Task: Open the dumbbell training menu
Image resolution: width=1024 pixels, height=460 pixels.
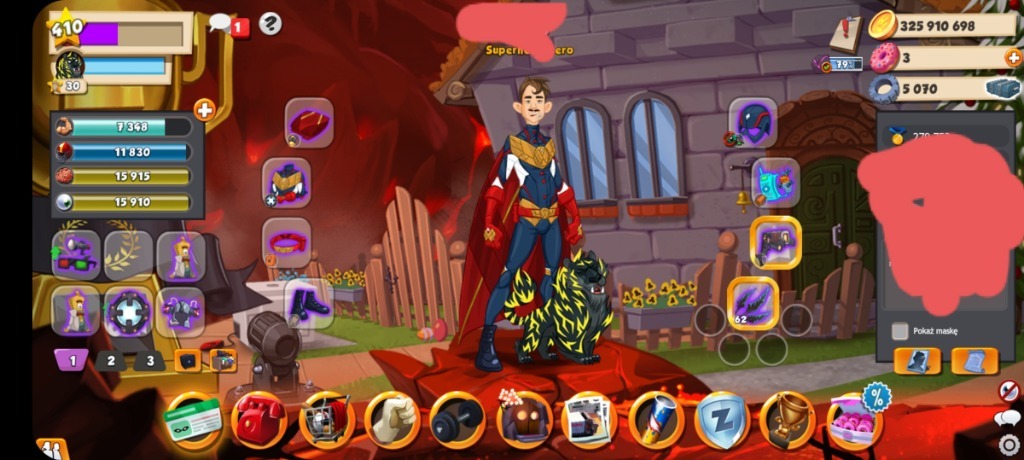Action: (457, 419)
